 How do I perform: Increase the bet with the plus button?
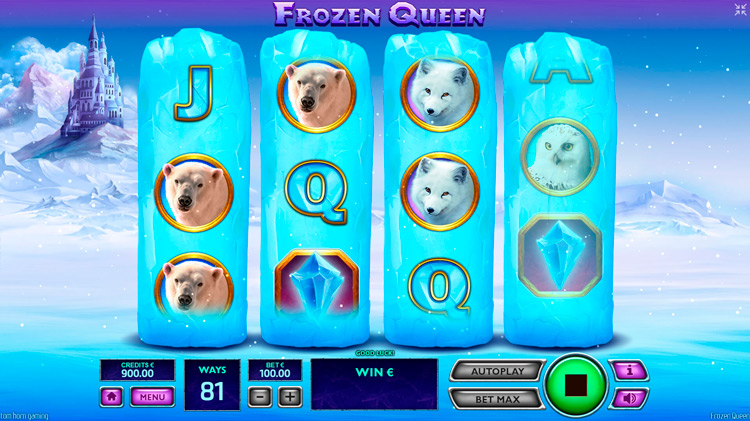[x=290, y=396]
